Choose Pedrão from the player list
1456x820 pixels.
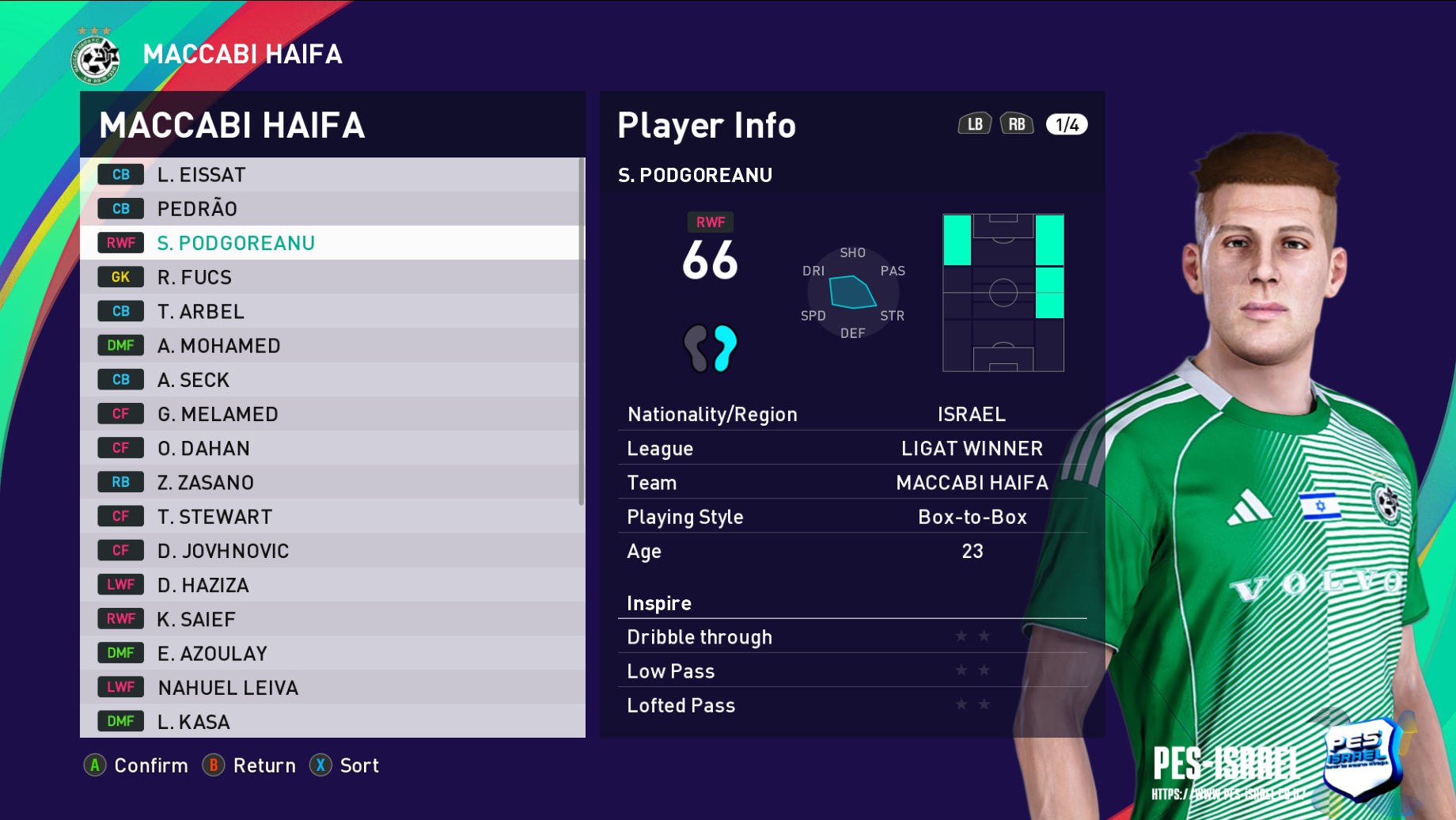(332, 209)
